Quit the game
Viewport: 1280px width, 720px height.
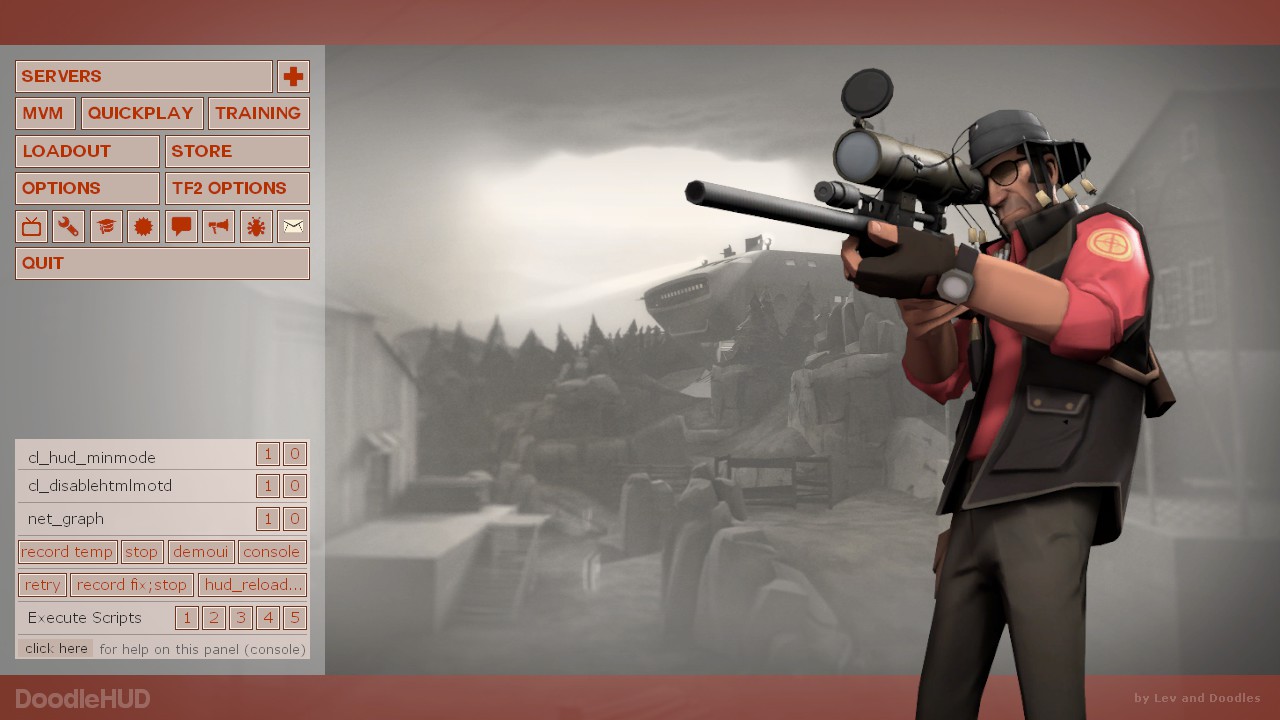(162, 263)
